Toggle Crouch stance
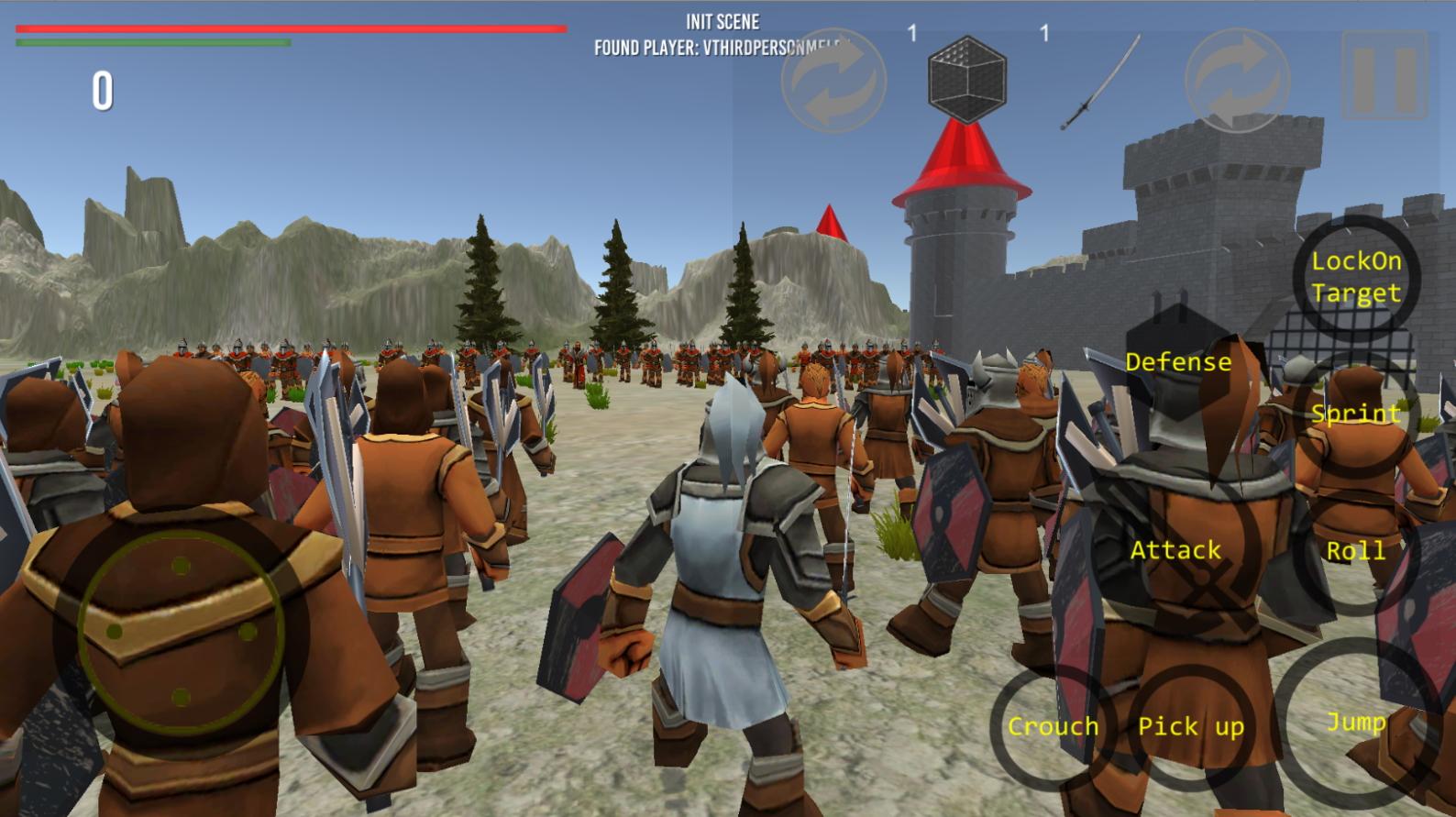This screenshot has width=1456, height=817. (x=1053, y=726)
